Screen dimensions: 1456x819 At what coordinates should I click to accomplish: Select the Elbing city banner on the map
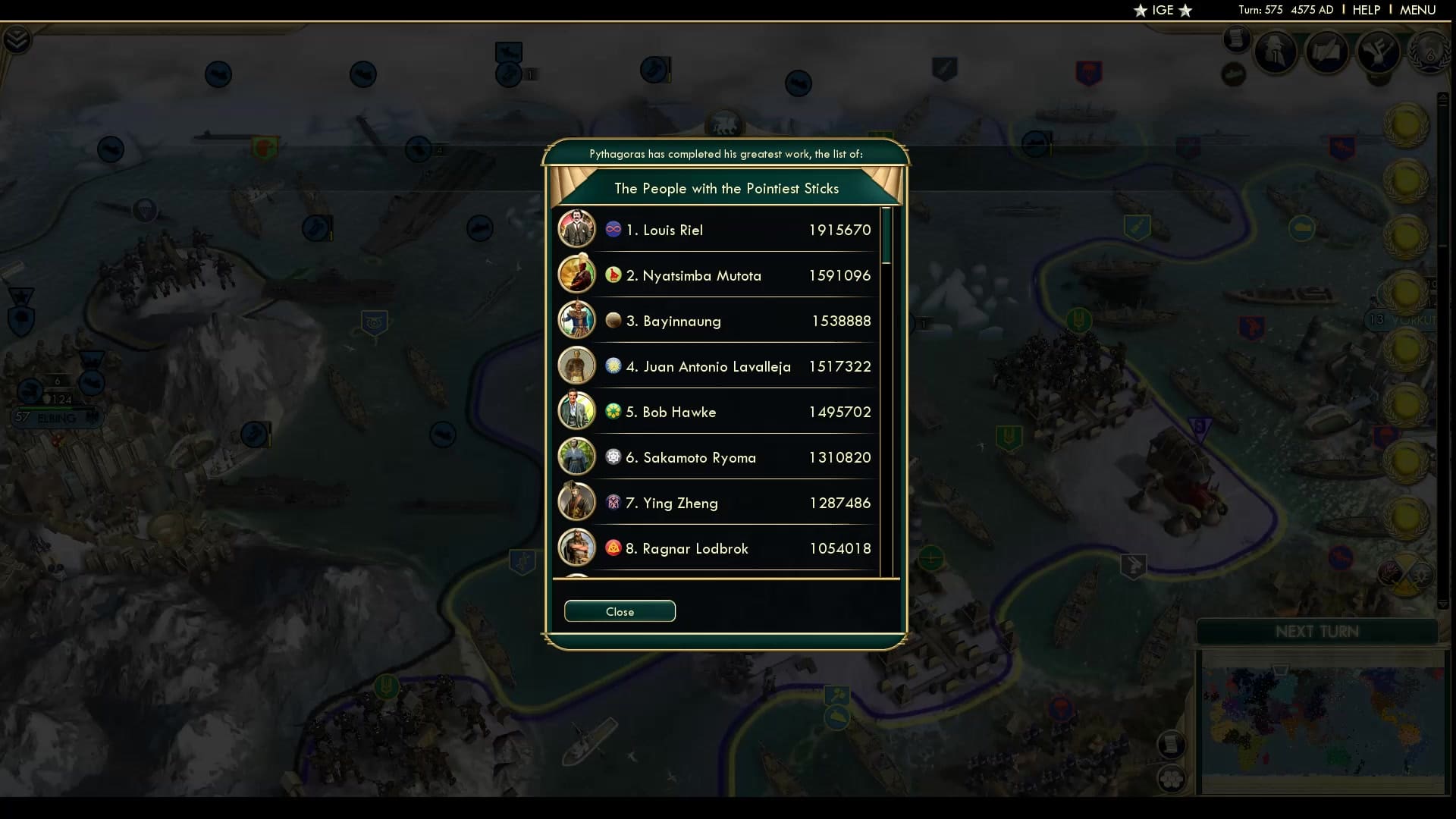(57, 416)
